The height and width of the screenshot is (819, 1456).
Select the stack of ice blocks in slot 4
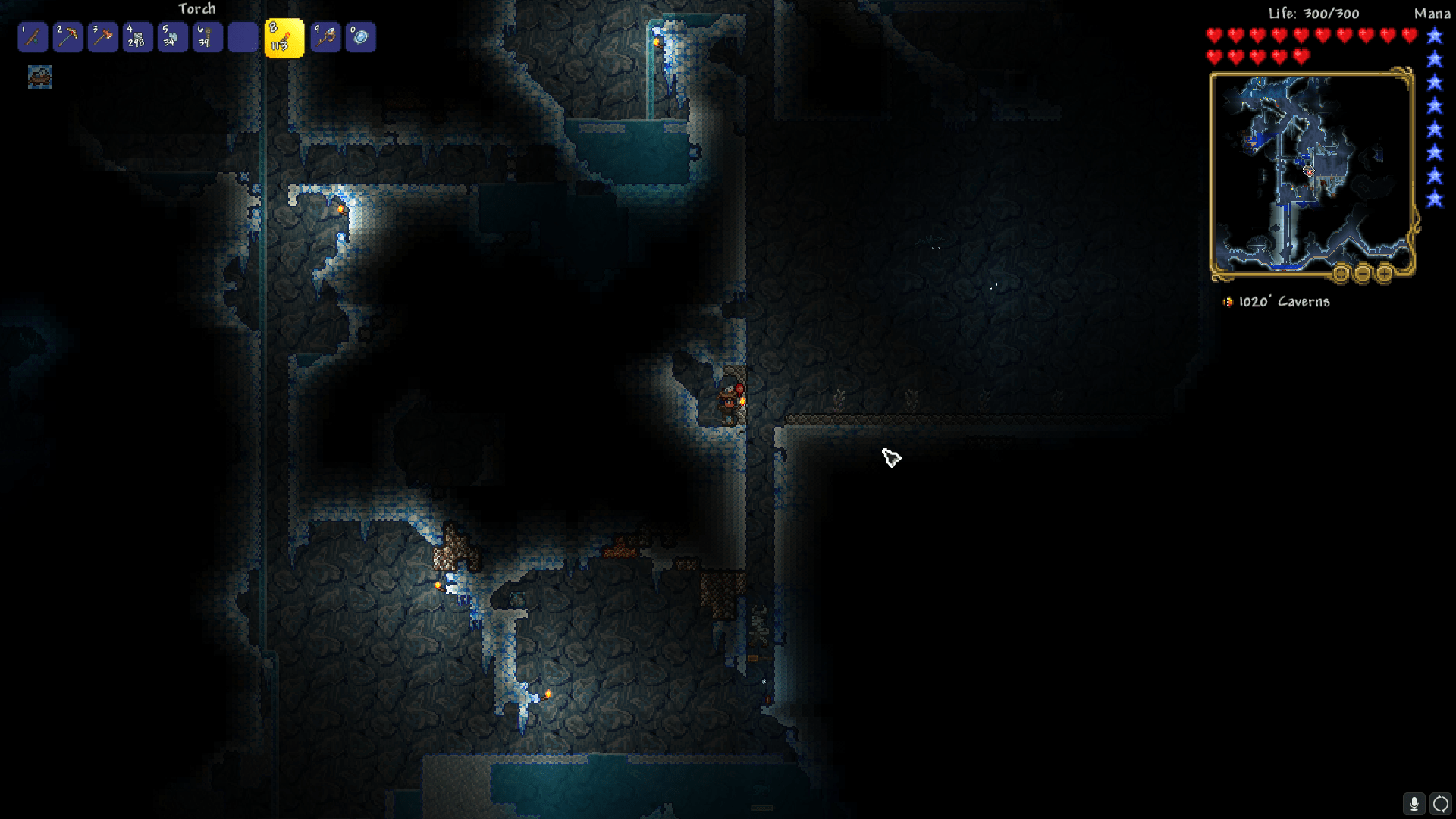point(138,36)
